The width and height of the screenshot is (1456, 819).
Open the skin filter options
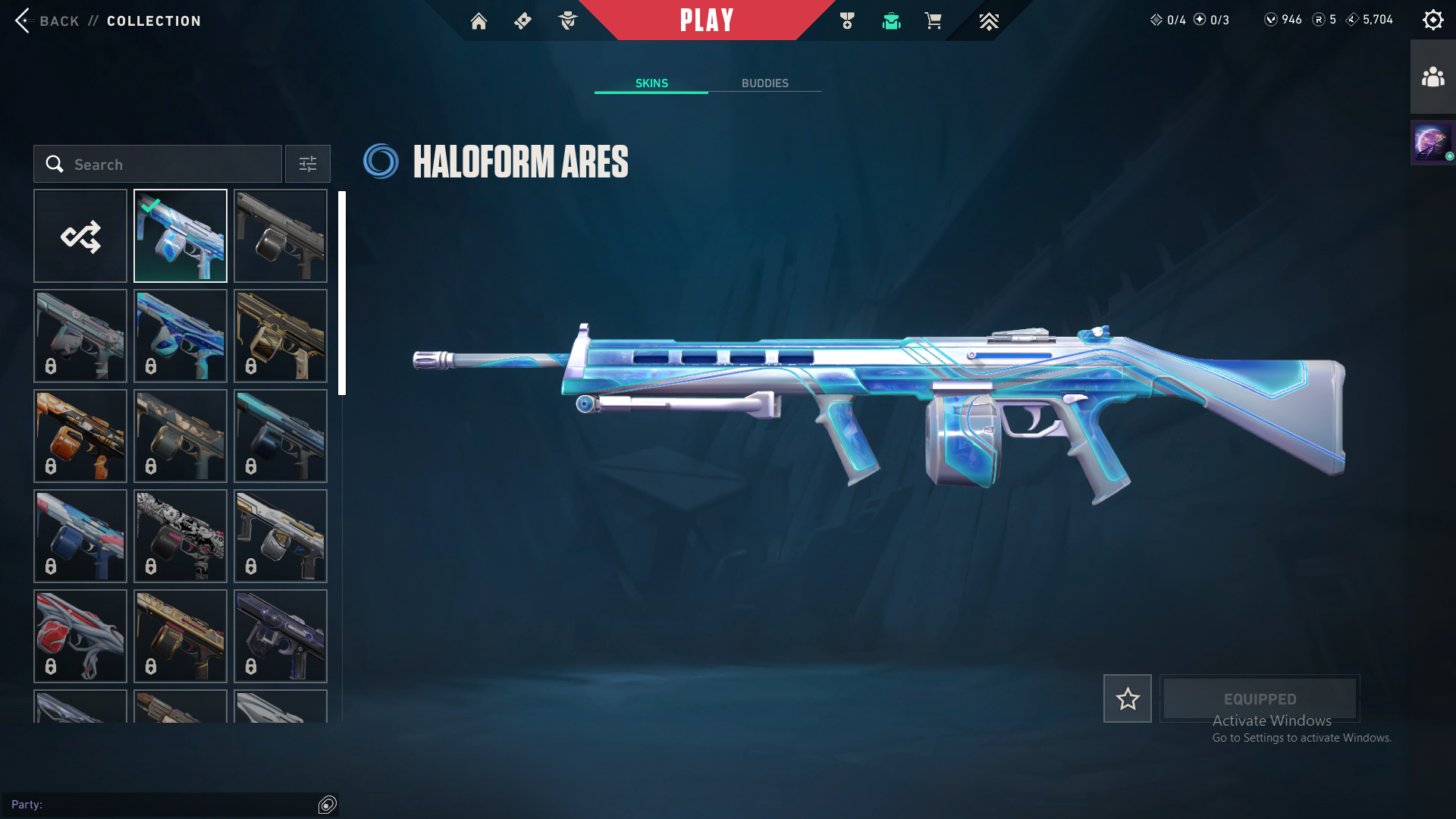(x=307, y=164)
